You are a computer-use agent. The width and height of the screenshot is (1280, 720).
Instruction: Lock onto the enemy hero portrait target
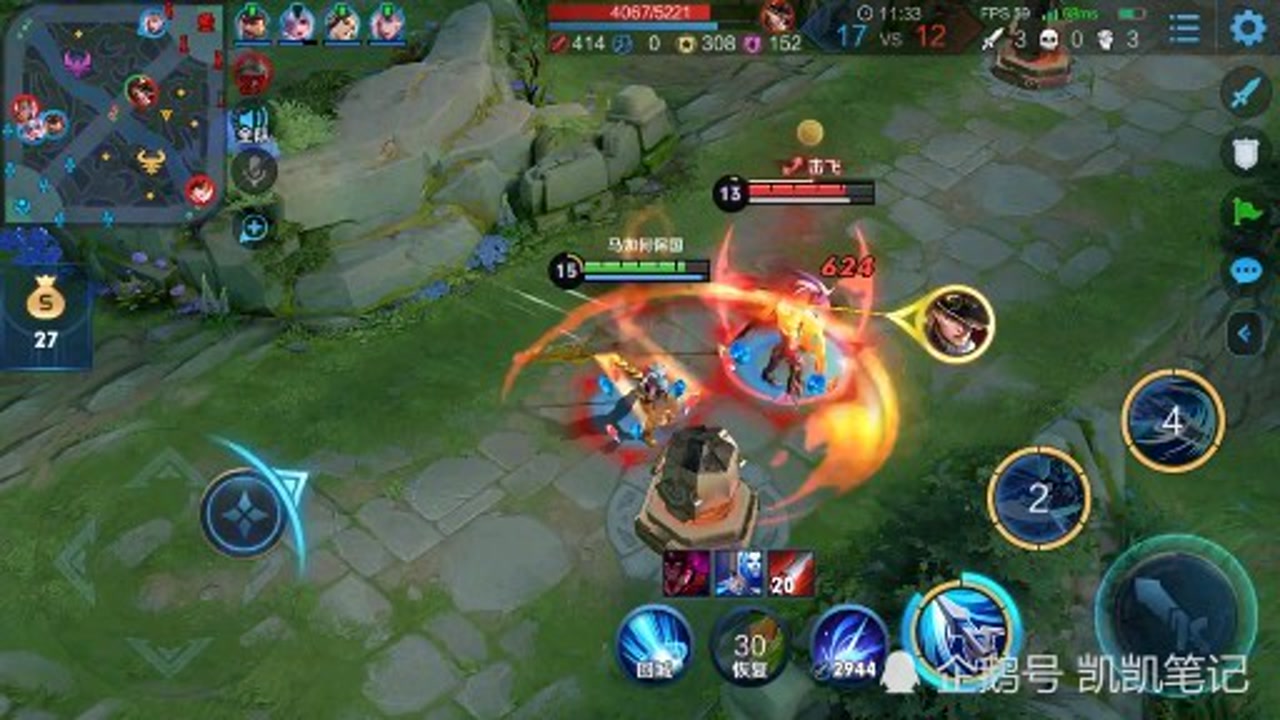957,323
